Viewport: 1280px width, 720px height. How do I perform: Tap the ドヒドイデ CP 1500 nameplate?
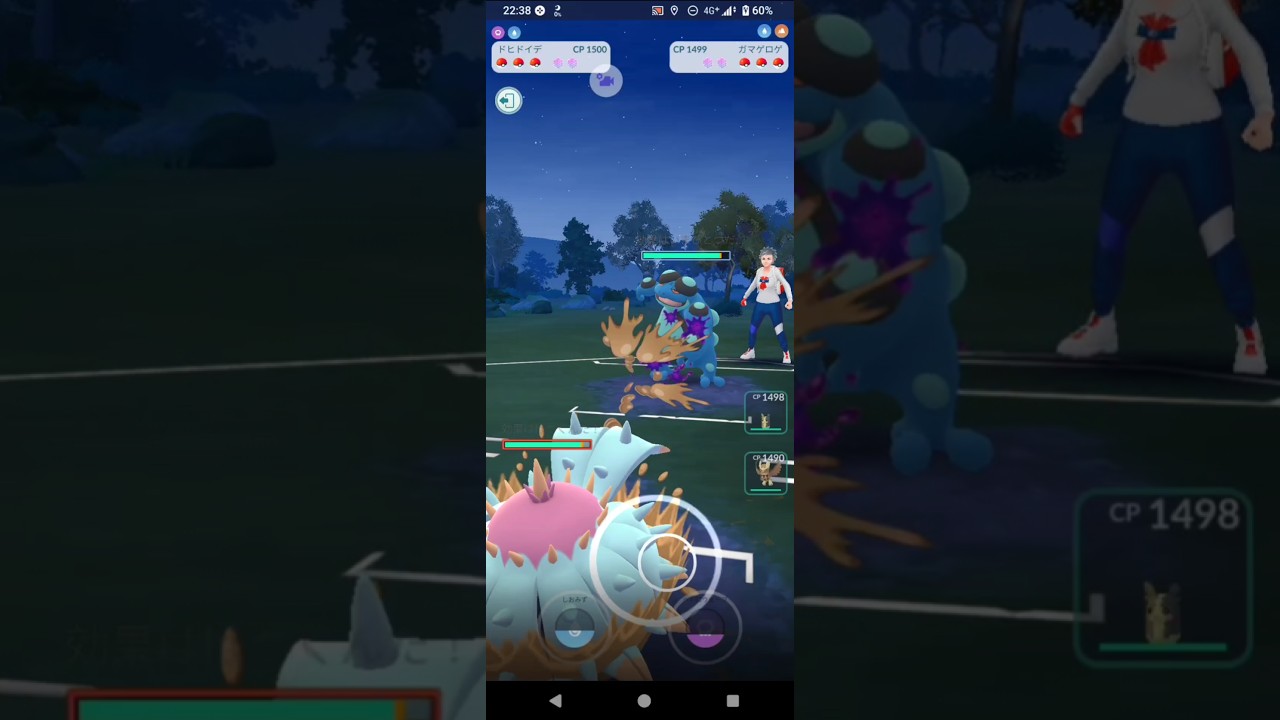tap(548, 49)
